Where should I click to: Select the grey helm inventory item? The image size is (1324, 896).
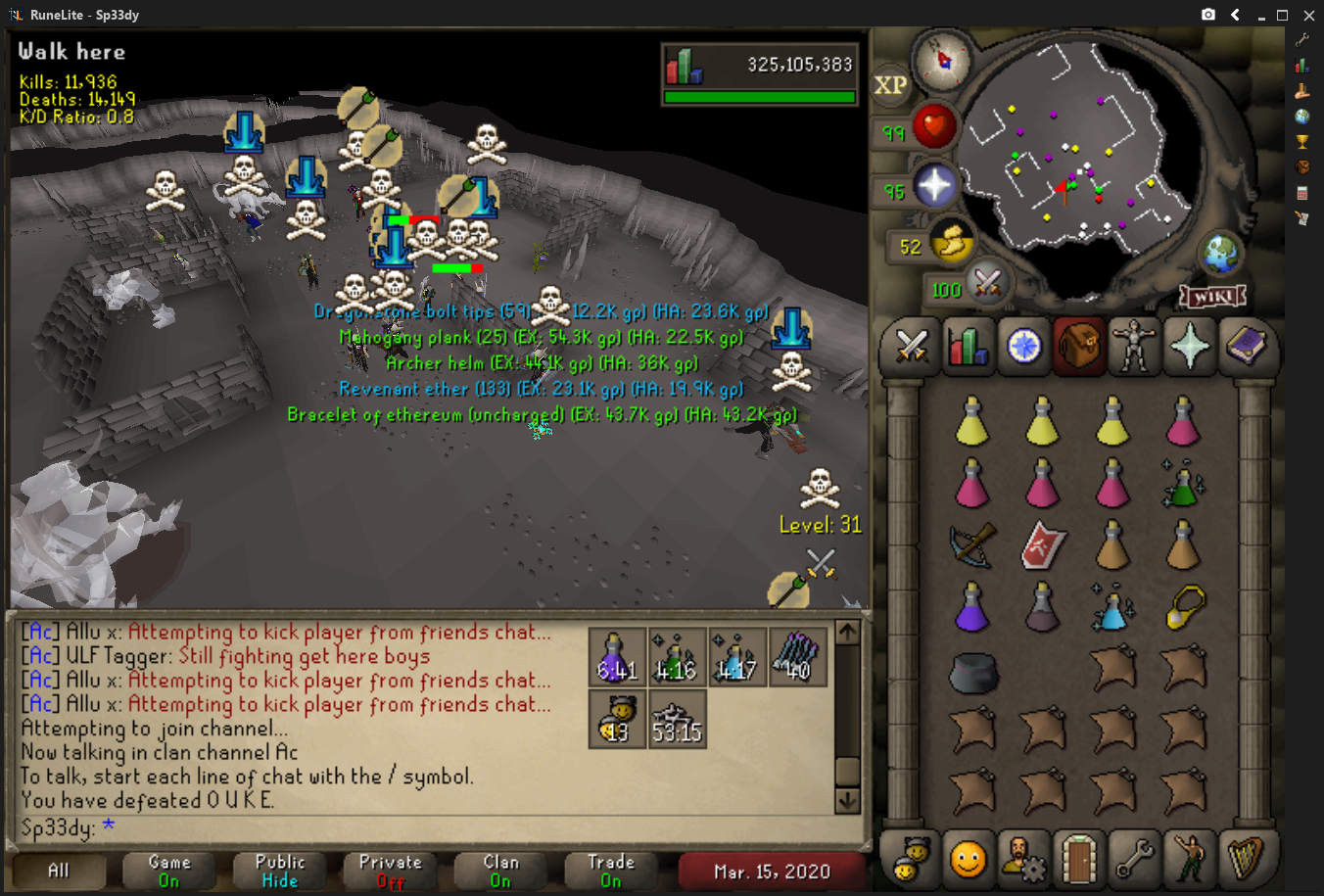pyautogui.click(x=972, y=672)
